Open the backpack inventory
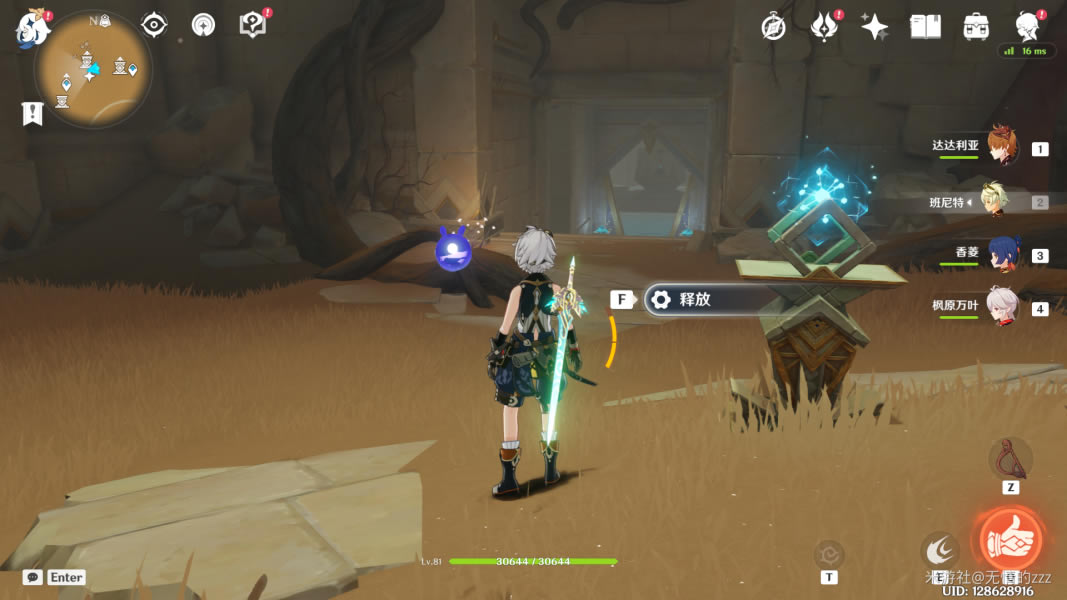 click(x=976, y=27)
